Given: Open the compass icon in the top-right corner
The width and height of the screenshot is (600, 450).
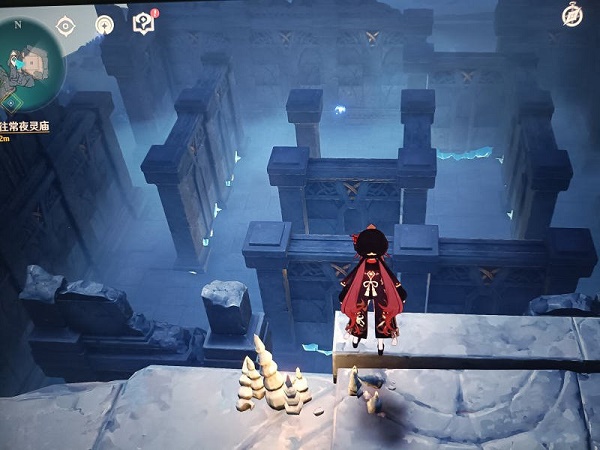Looking at the screenshot, I should (x=573, y=14).
